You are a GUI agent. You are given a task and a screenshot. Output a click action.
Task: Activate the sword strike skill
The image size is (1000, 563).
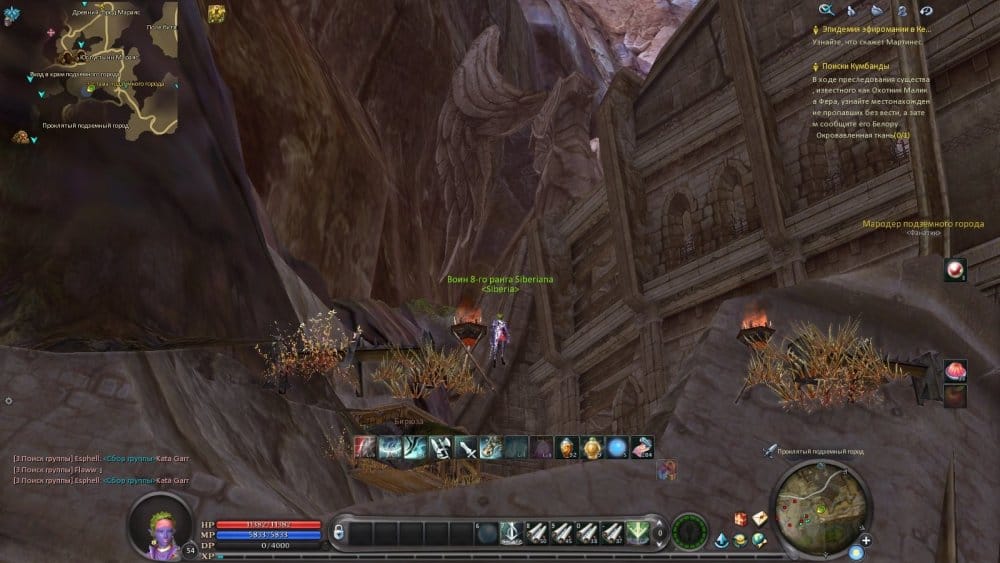click(466, 448)
